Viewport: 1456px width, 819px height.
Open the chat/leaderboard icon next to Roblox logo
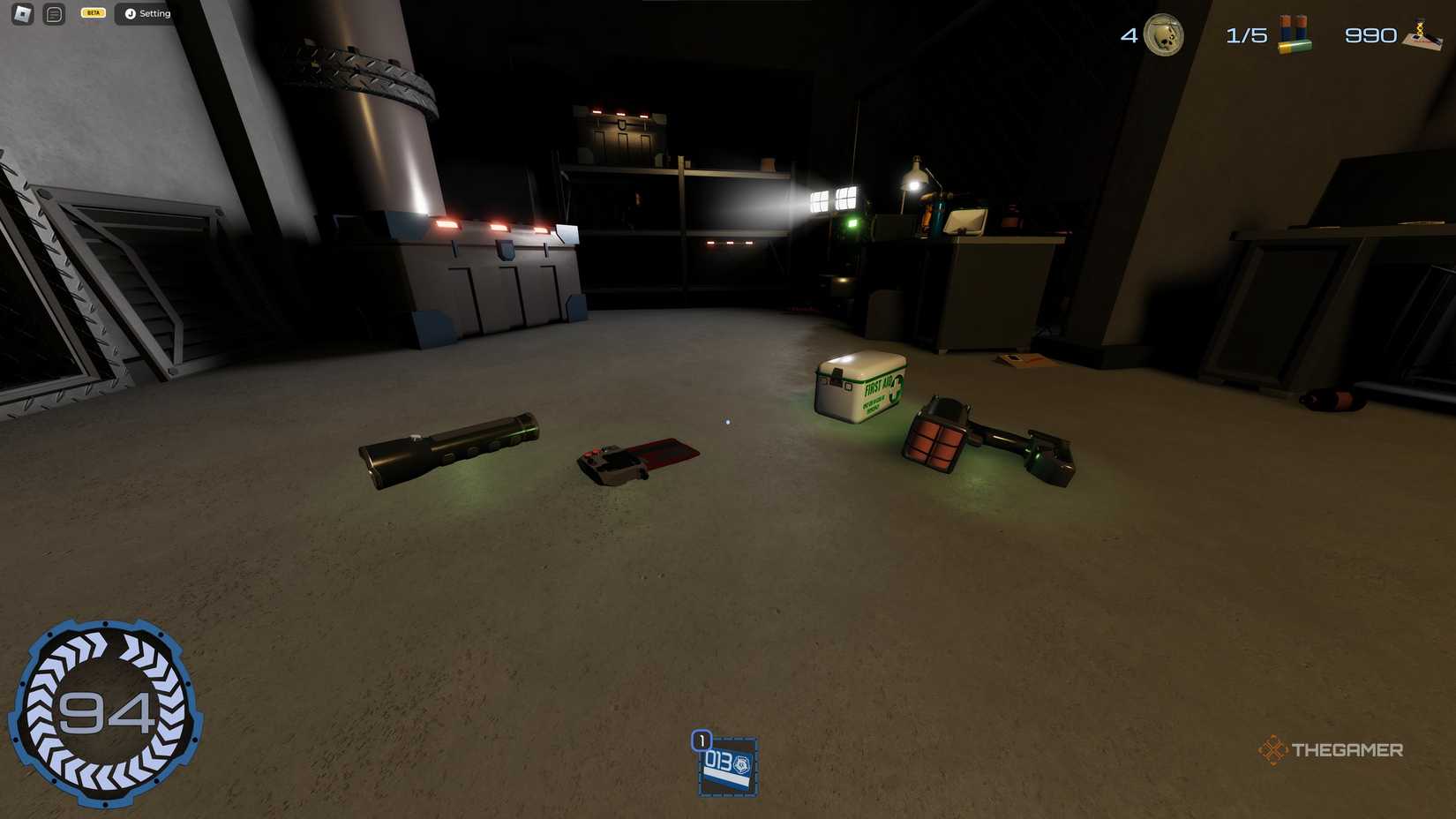52,13
